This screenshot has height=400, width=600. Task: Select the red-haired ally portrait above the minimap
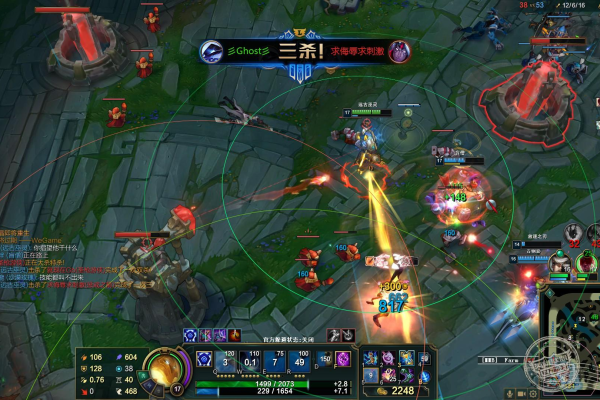point(588,260)
